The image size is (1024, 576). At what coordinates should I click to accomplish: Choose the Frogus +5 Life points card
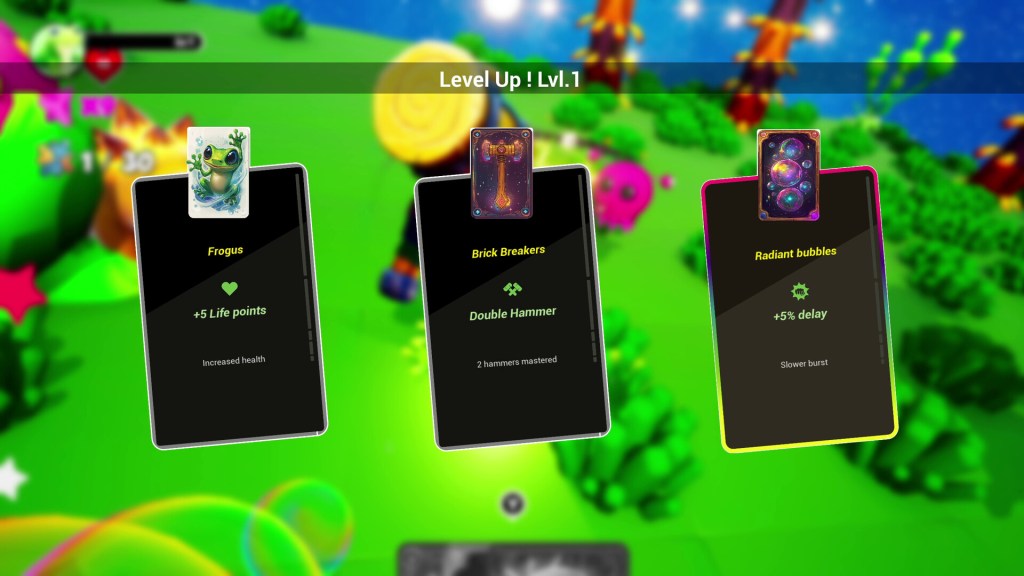point(229,310)
